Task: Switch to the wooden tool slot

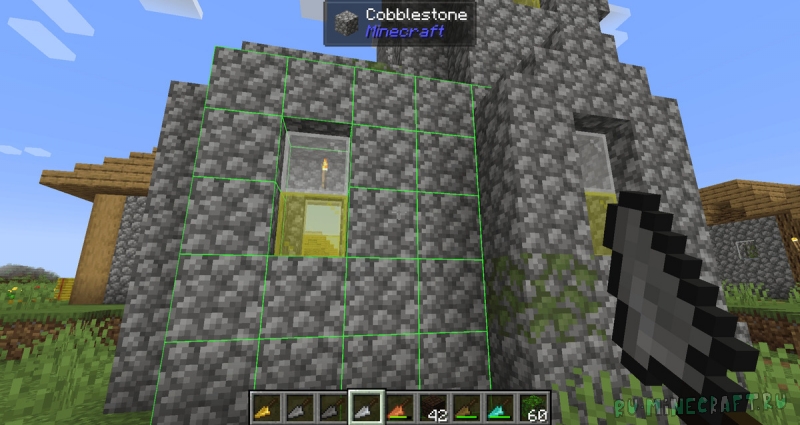Action: (465, 406)
